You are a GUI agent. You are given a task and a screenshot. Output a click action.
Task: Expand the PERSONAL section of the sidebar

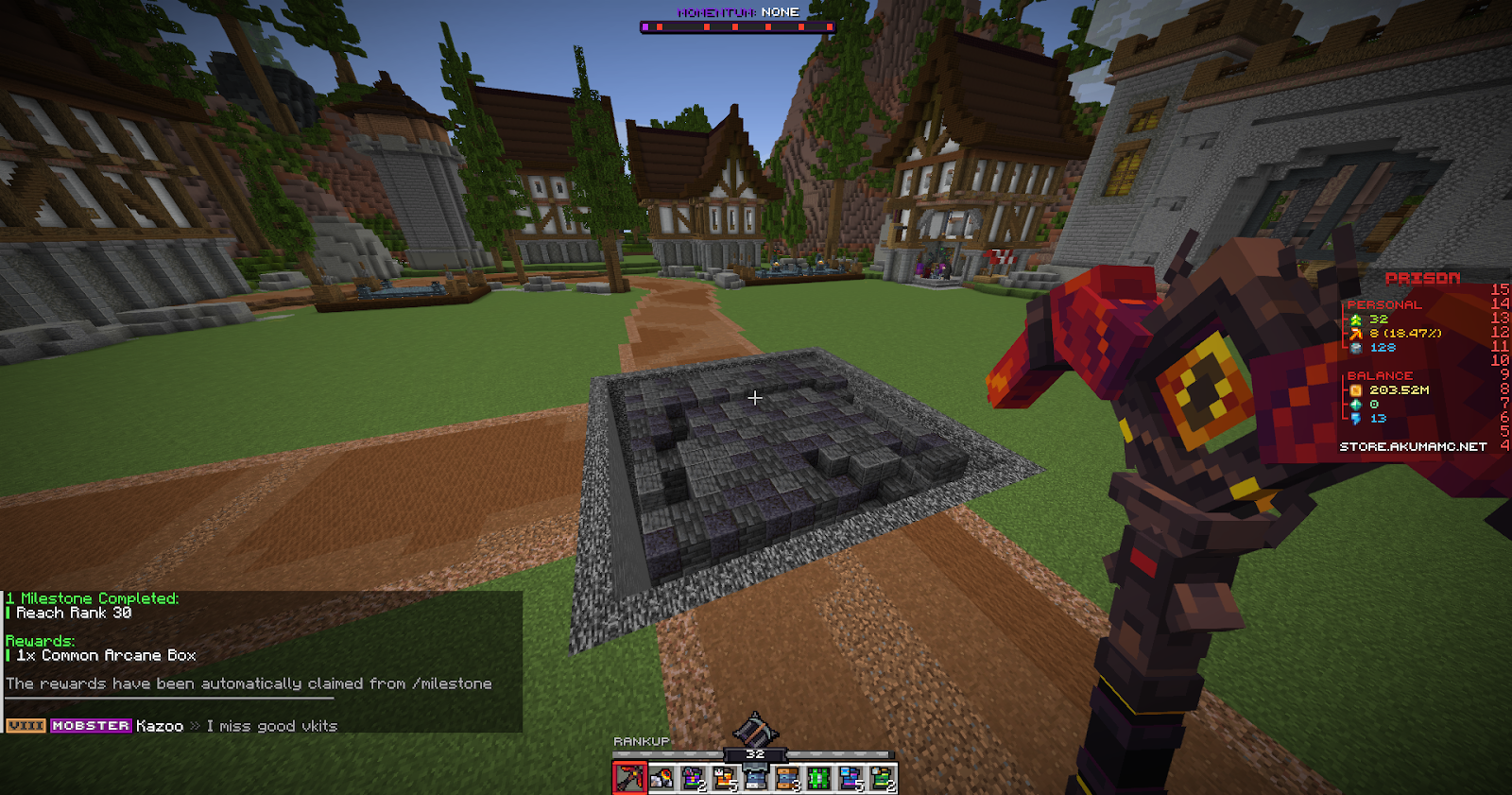[1384, 304]
